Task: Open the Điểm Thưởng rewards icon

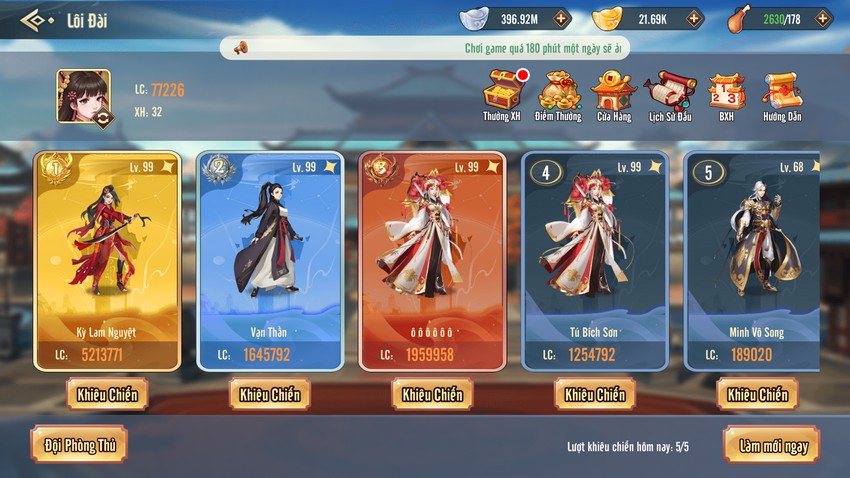Action: click(x=558, y=92)
